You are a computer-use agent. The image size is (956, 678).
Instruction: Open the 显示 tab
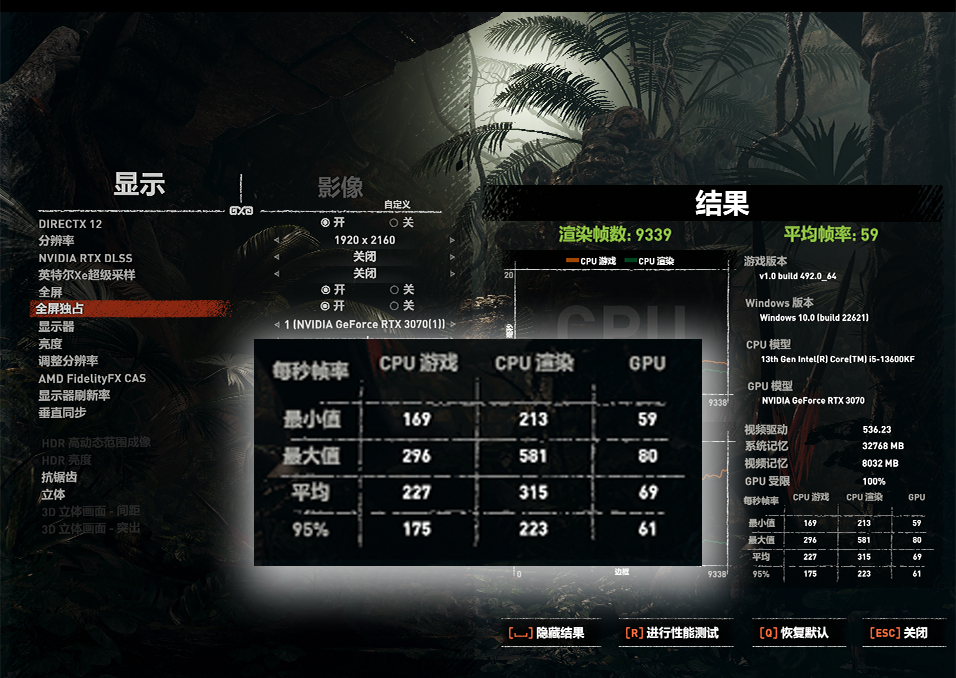(x=139, y=184)
